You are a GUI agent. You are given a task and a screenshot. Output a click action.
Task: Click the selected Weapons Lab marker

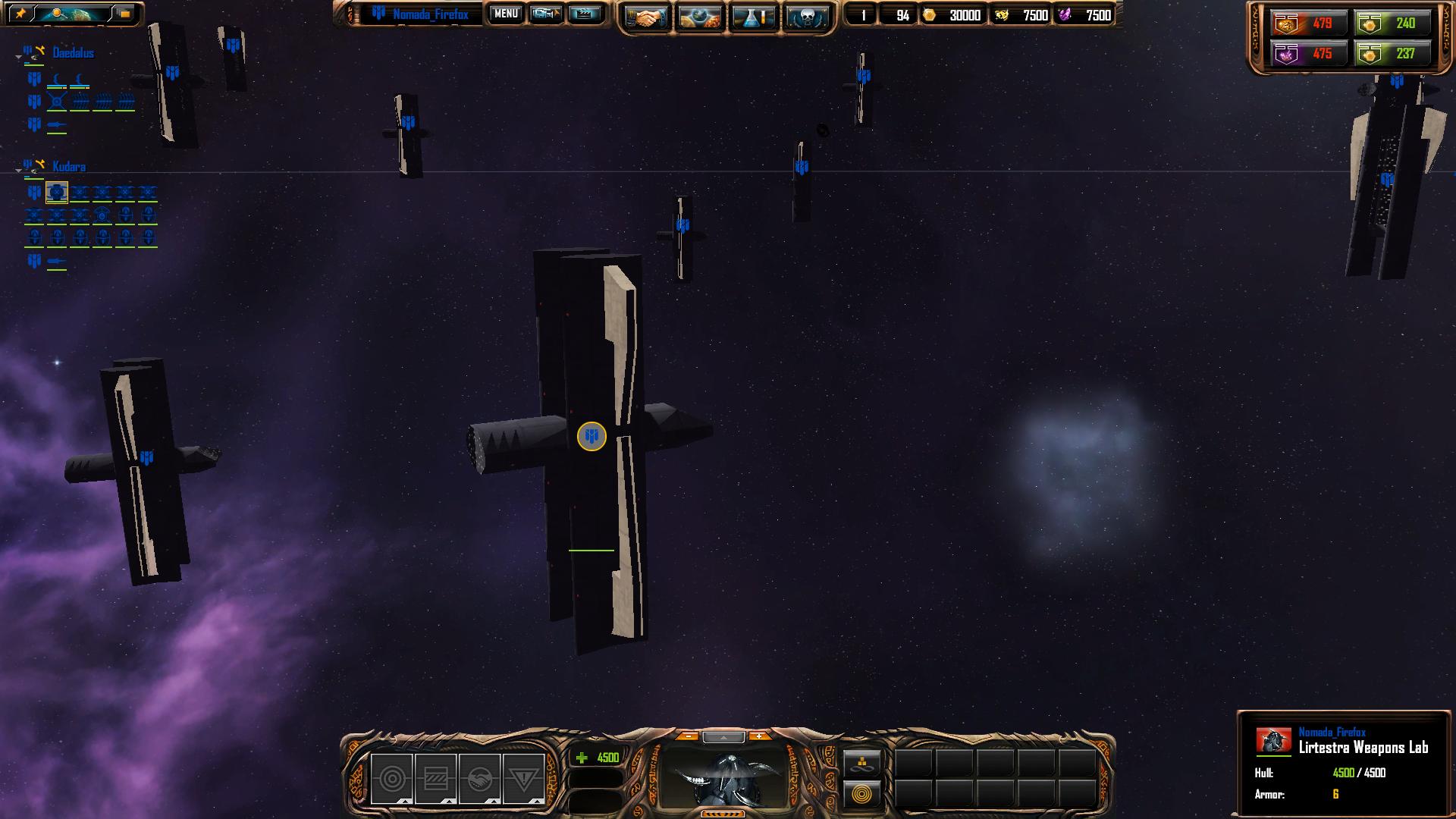point(591,436)
